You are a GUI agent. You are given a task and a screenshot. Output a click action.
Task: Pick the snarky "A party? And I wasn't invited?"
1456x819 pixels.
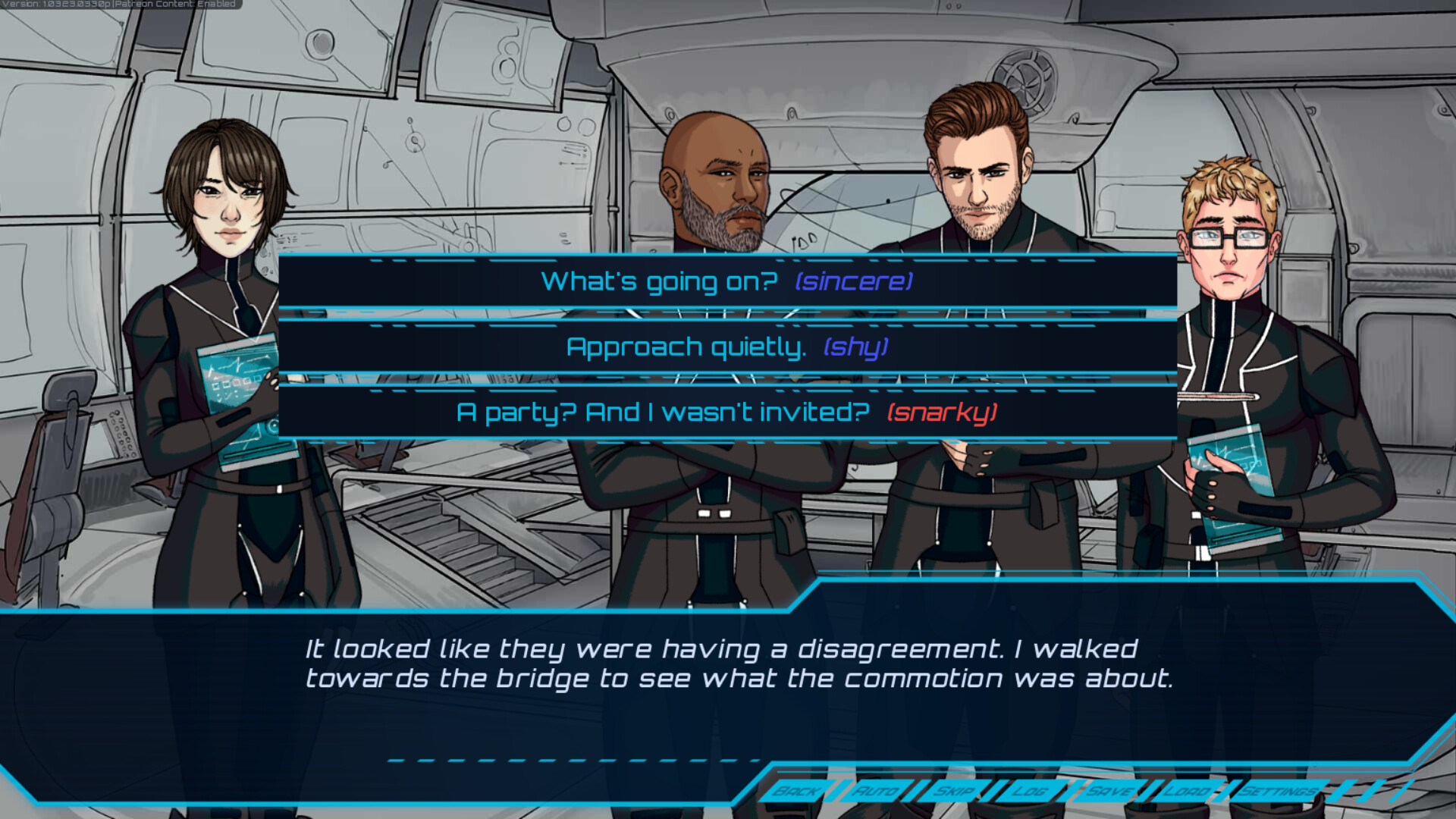(724, 413)
